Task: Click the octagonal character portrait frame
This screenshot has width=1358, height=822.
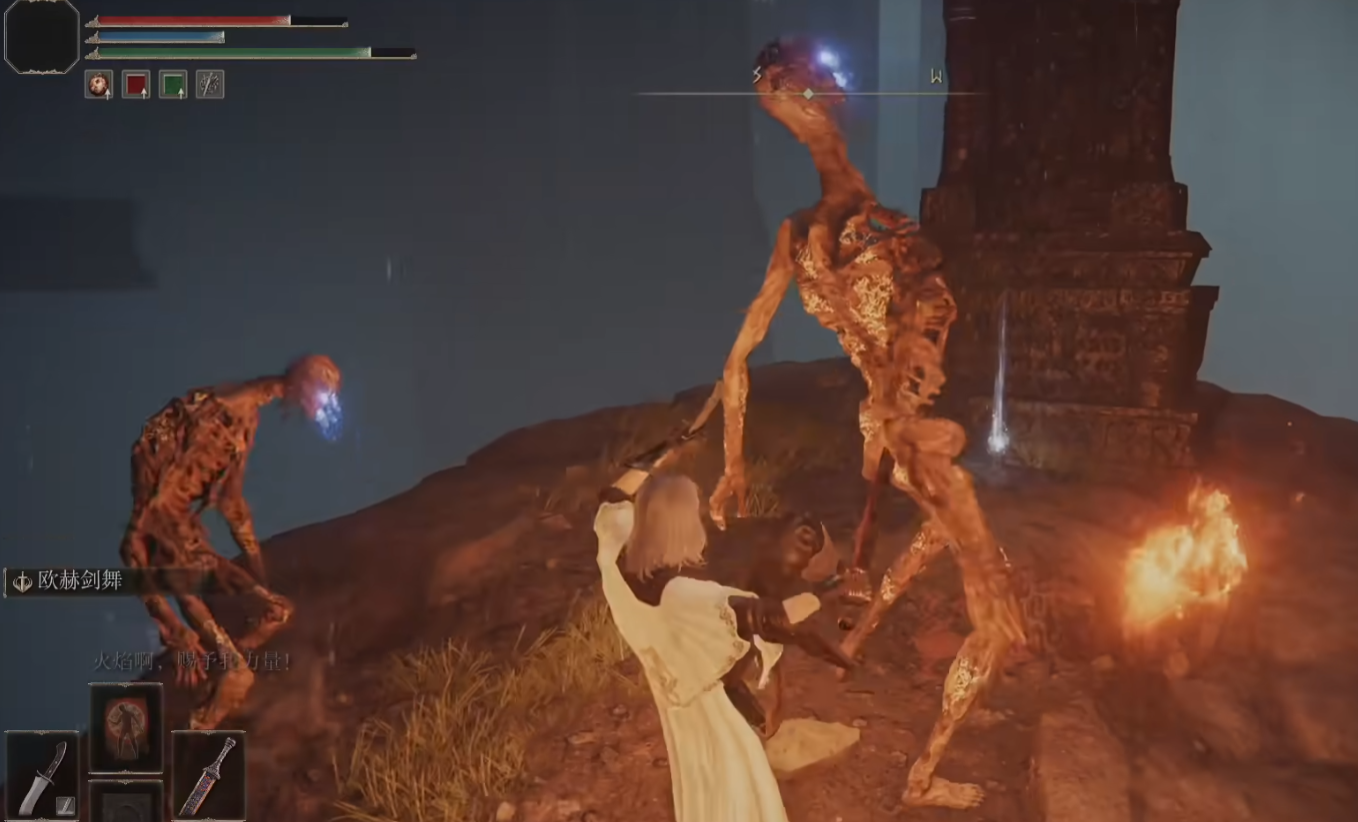Action: click(x=42, y=37)
